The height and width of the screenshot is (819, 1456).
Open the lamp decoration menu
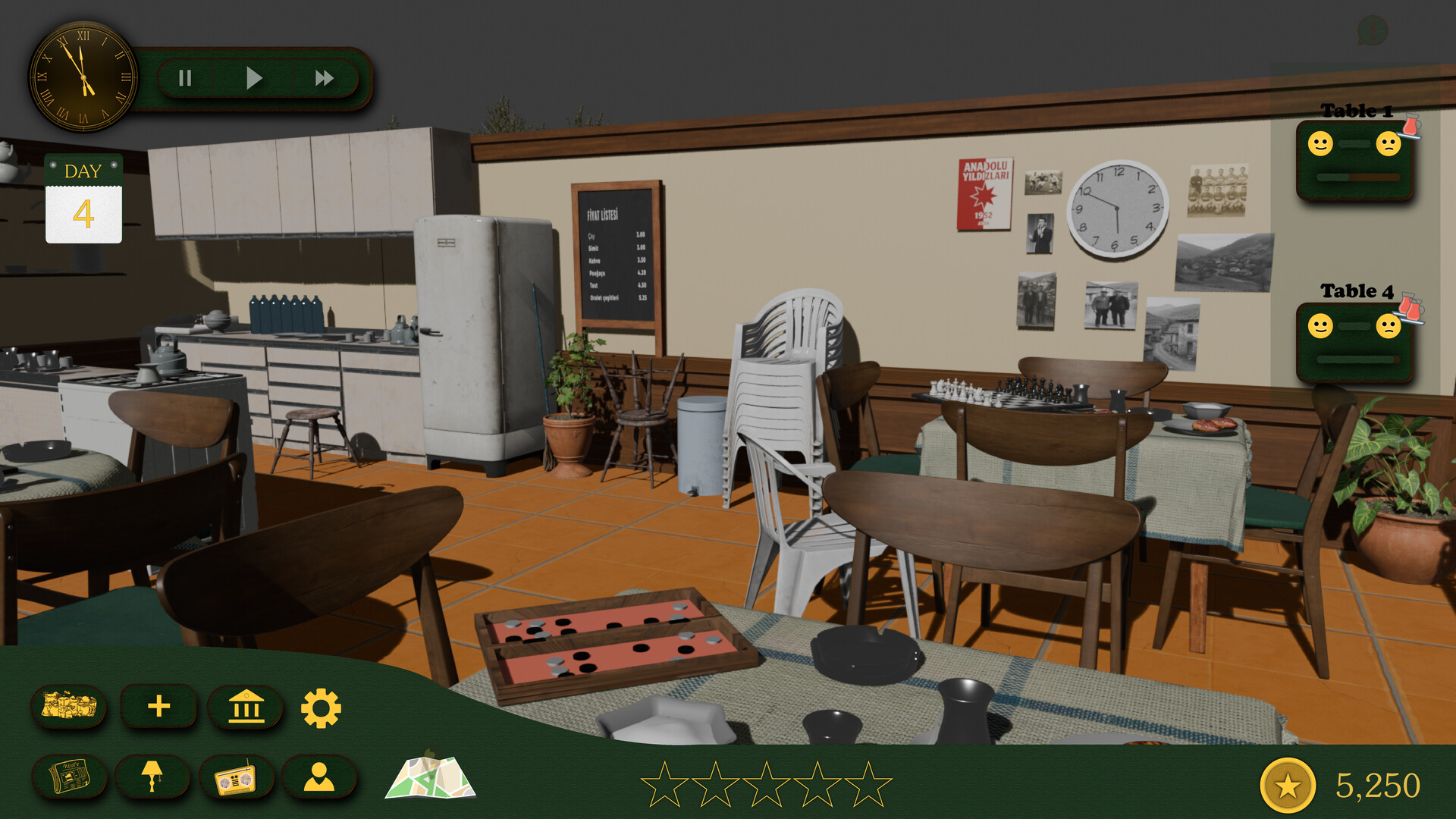point(153,777)
